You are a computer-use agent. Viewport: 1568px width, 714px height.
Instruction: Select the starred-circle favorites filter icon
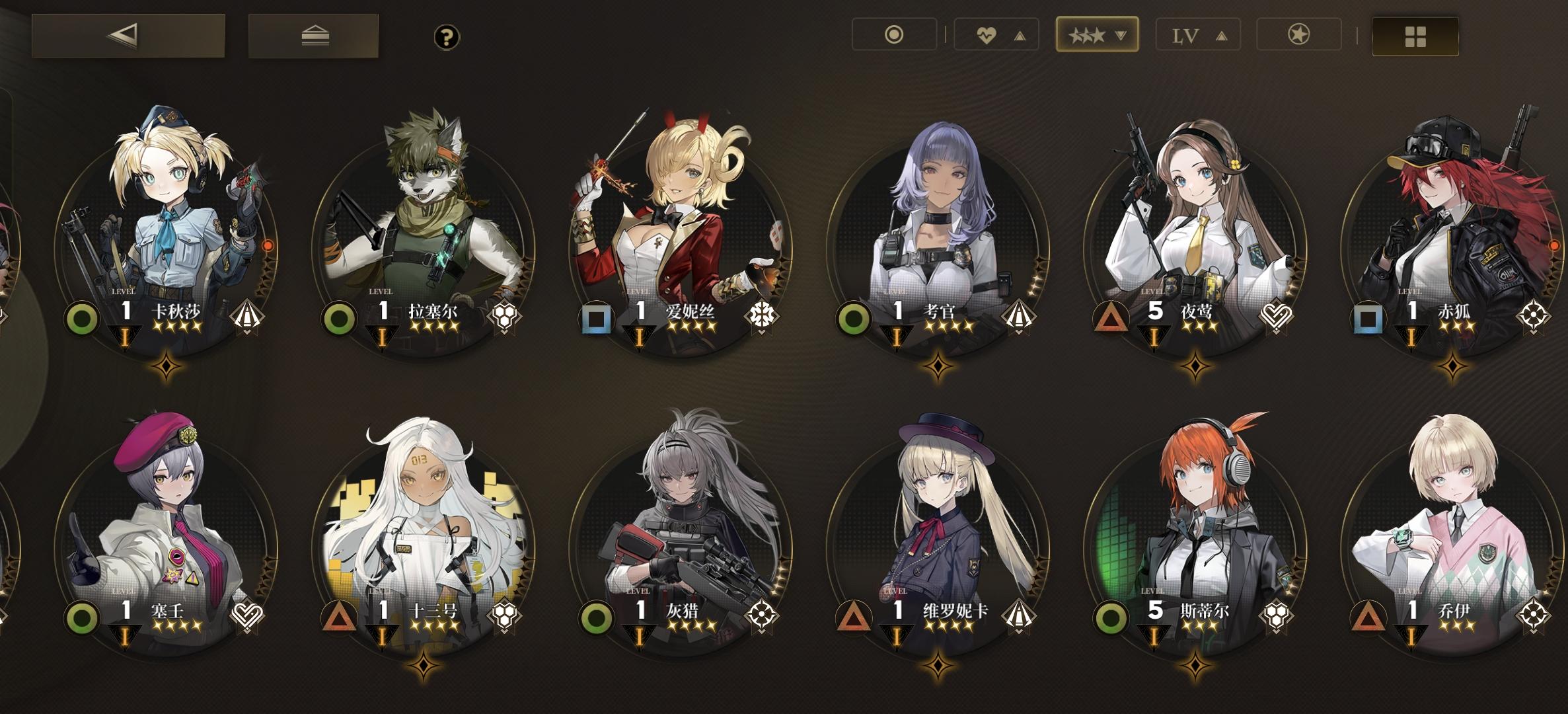pyautogui.click(x=1297, y=35)
